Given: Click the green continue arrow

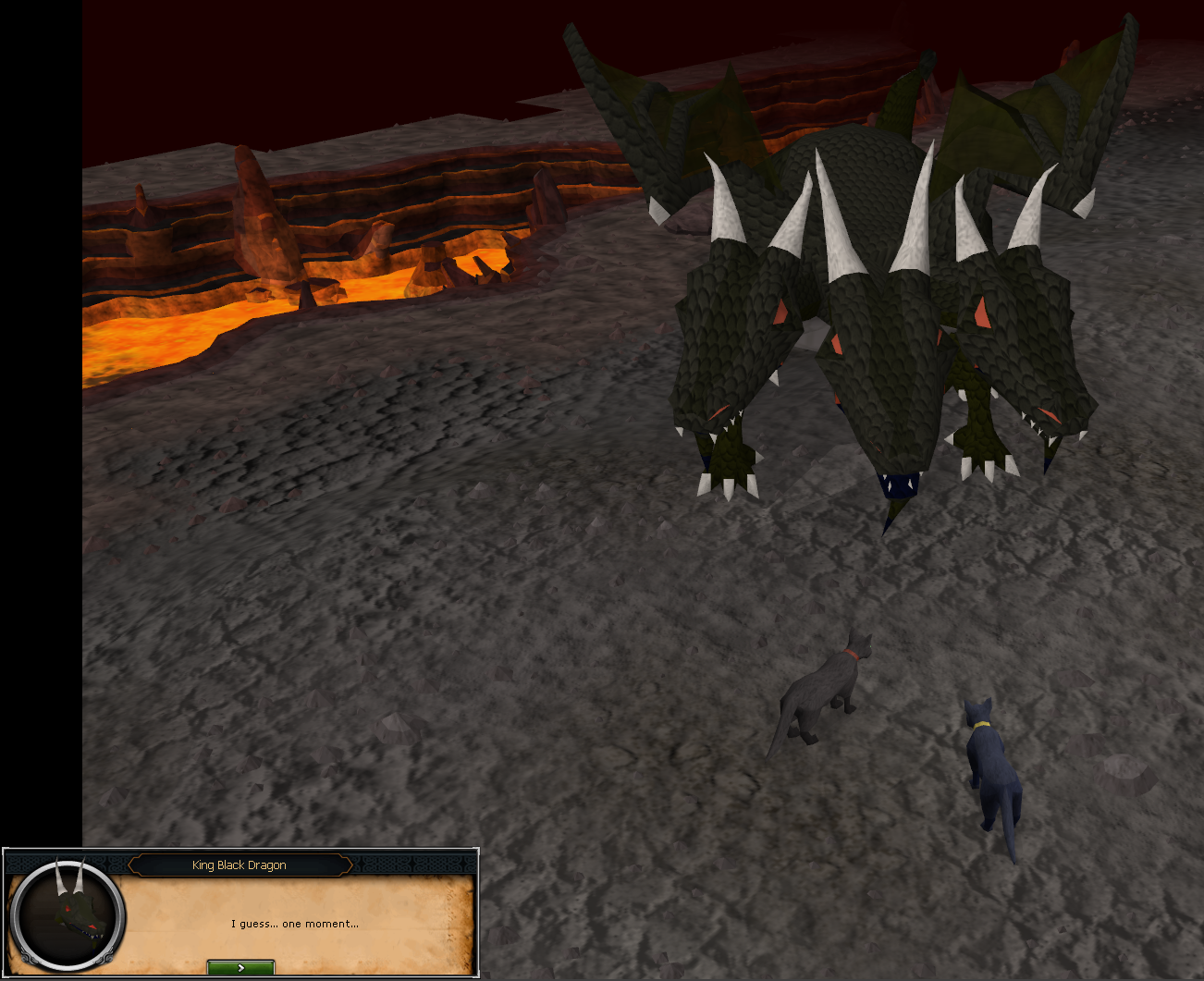Looking at the screenshot, I should 241,967.
